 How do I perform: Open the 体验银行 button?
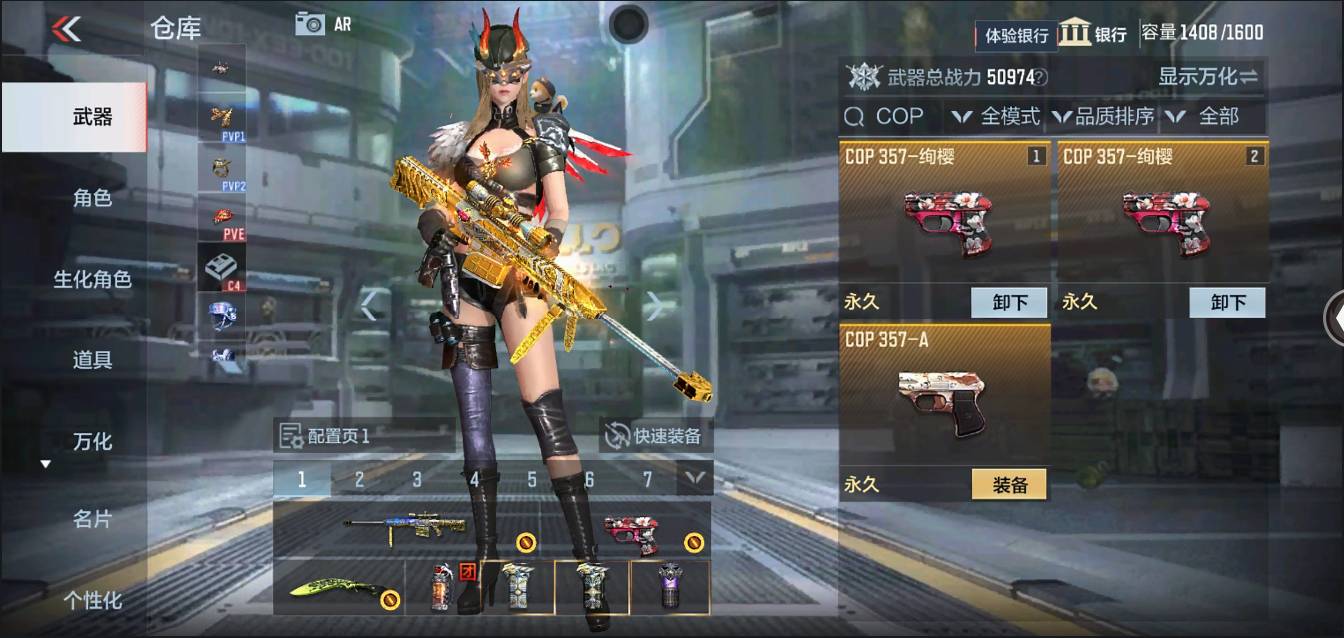(x=1016, y=35)
